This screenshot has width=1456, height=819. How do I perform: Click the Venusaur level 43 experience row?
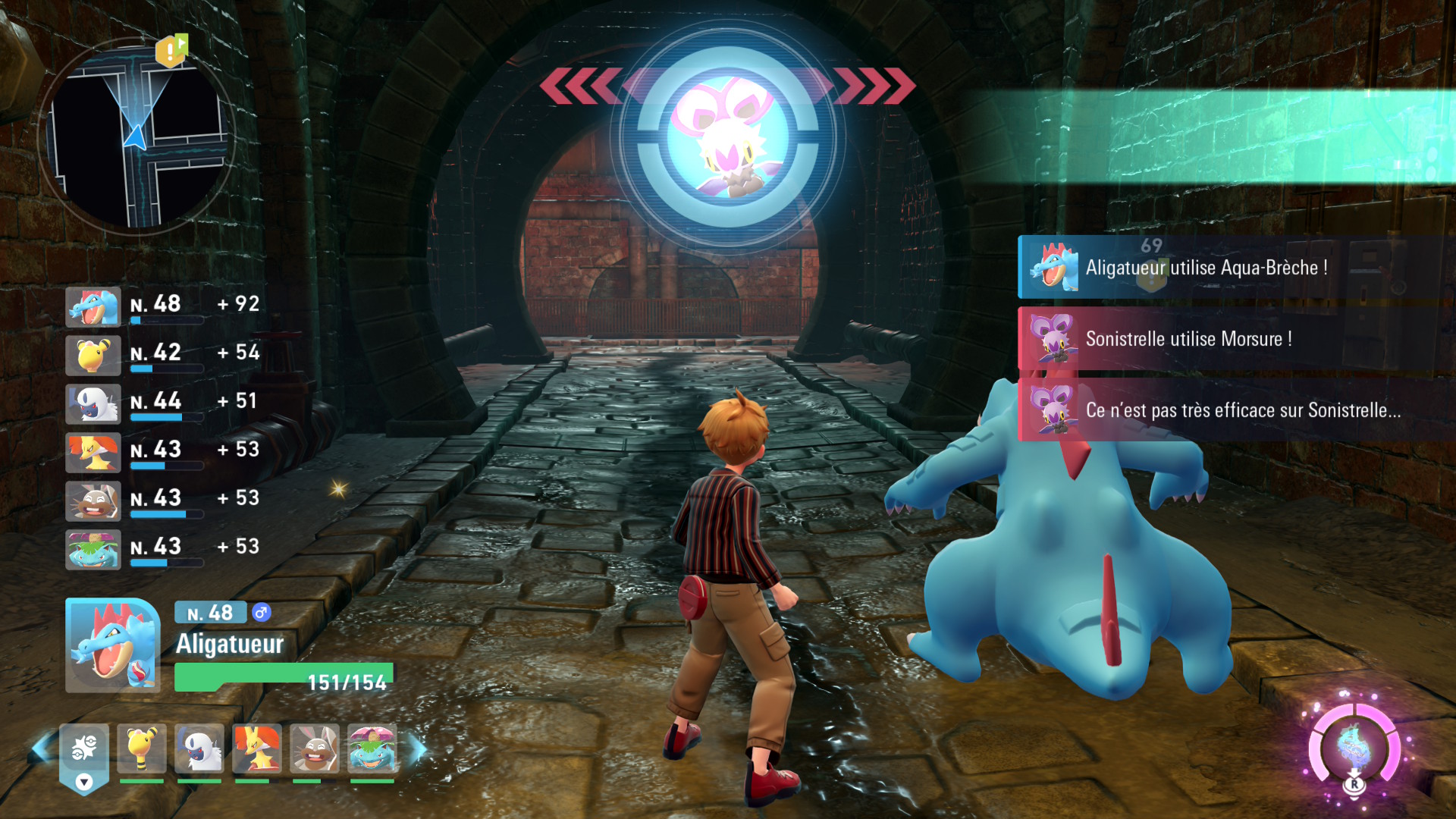click(163, 549)
